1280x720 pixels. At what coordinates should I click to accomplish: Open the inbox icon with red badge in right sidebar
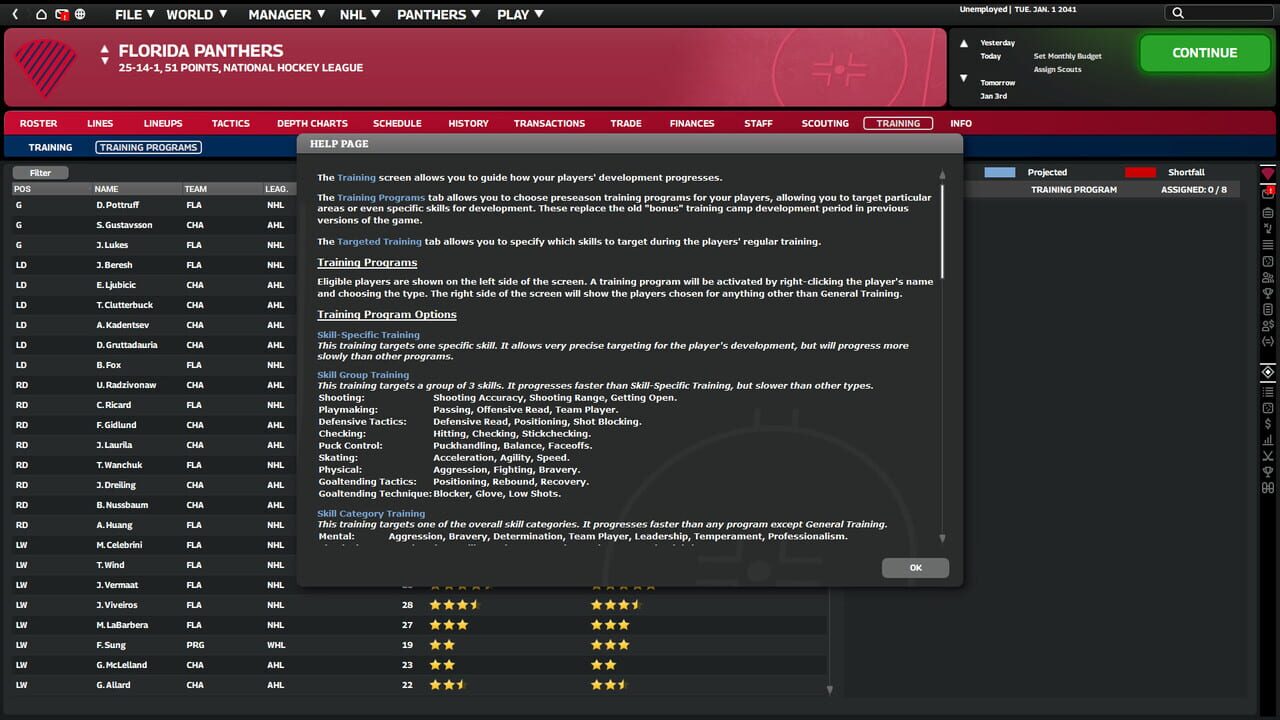pos(1266,192)
